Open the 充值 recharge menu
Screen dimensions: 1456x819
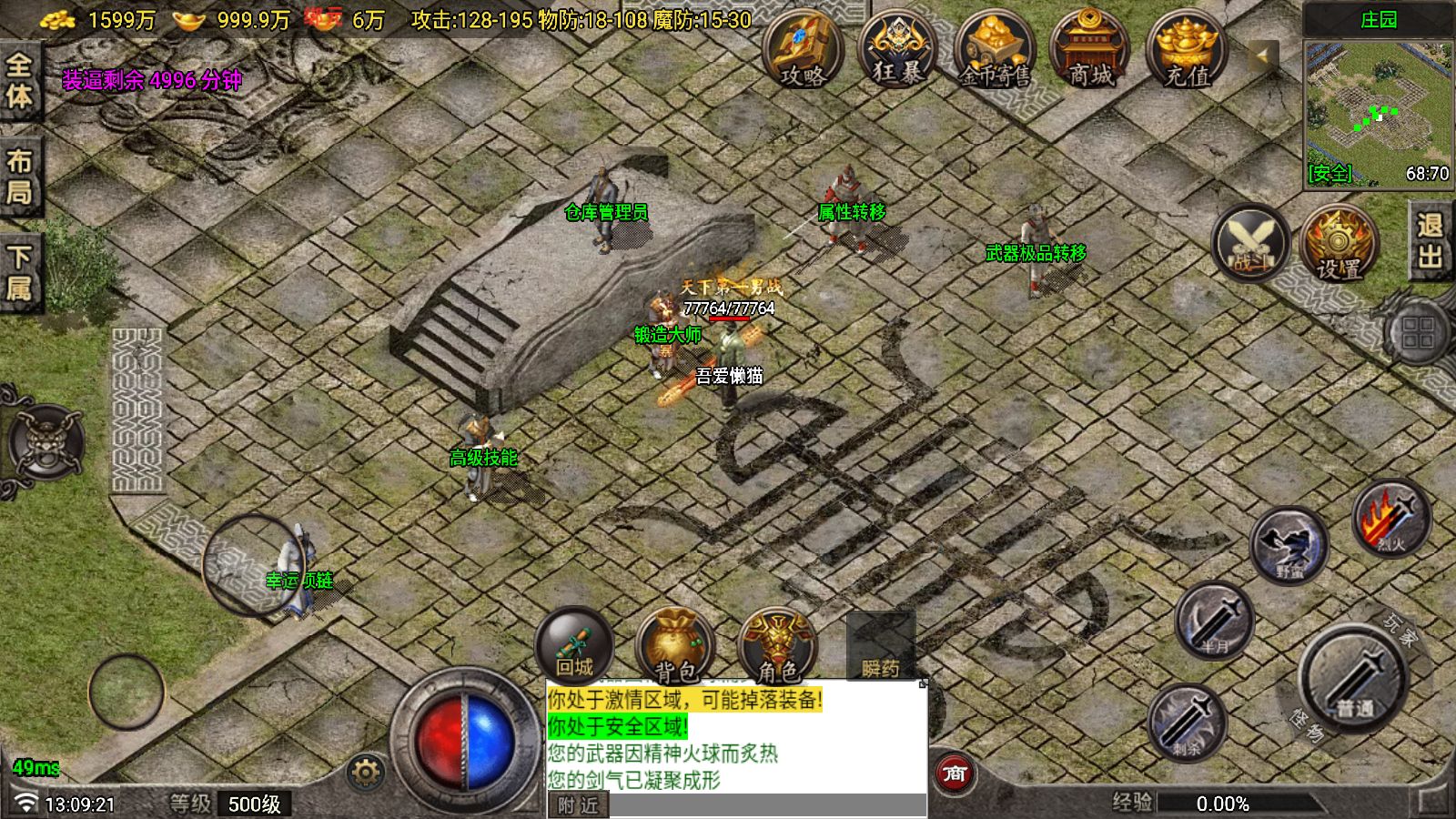(x=1187, y=51)
